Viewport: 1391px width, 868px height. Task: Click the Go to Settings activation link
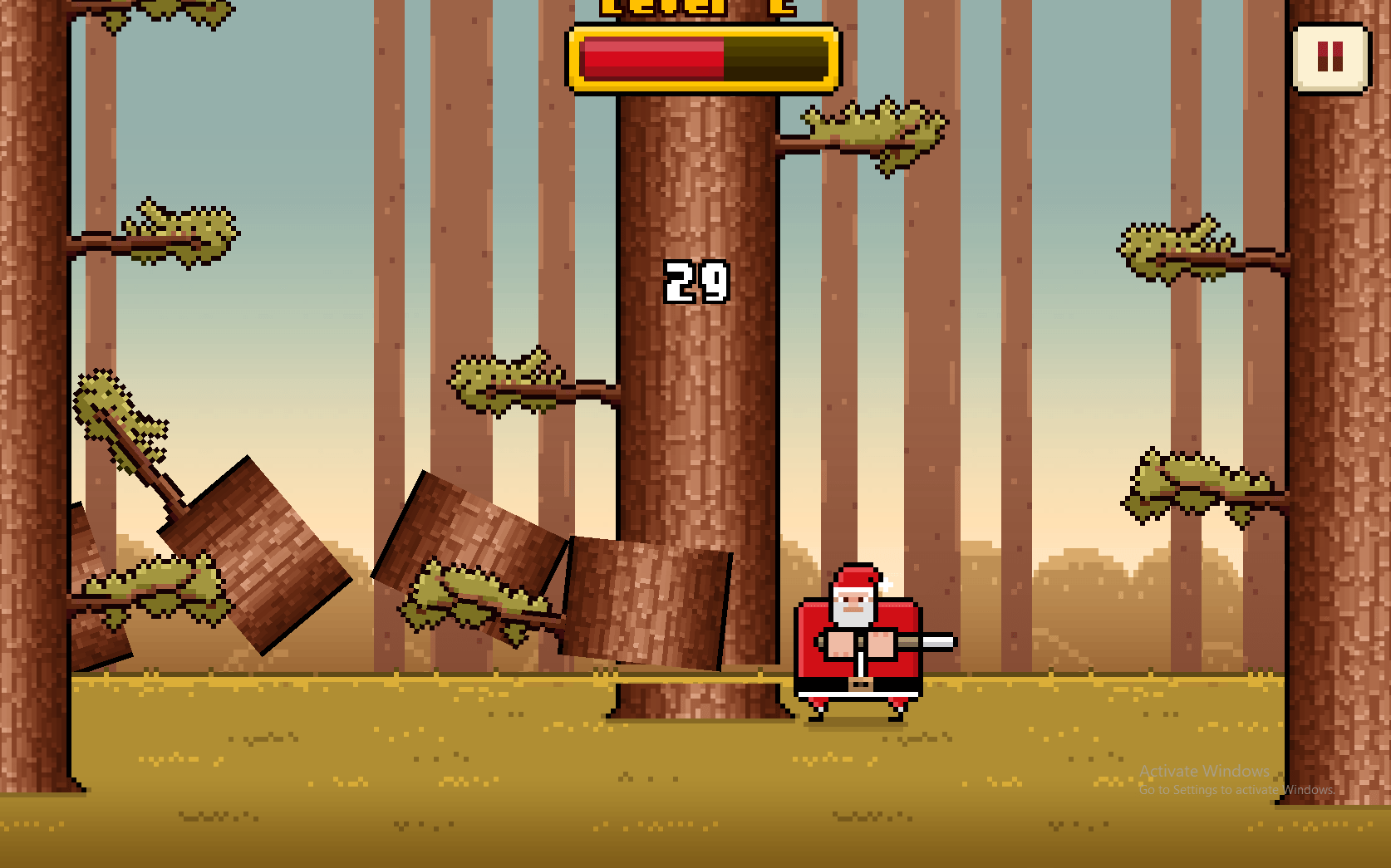pyautogui.click(x=1236, y=791)
